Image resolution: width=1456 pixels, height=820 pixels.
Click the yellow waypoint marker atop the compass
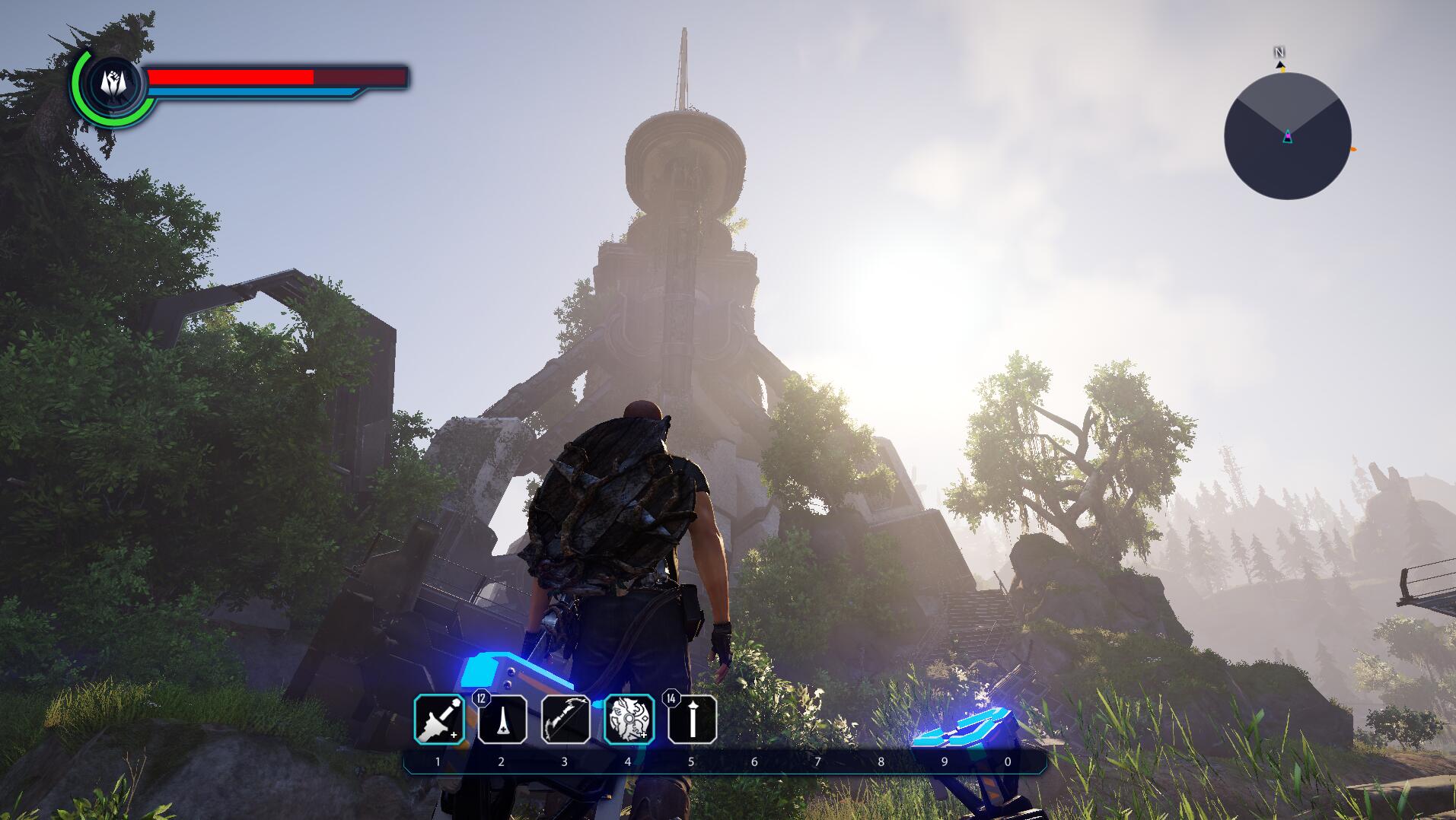point(1283,70)
